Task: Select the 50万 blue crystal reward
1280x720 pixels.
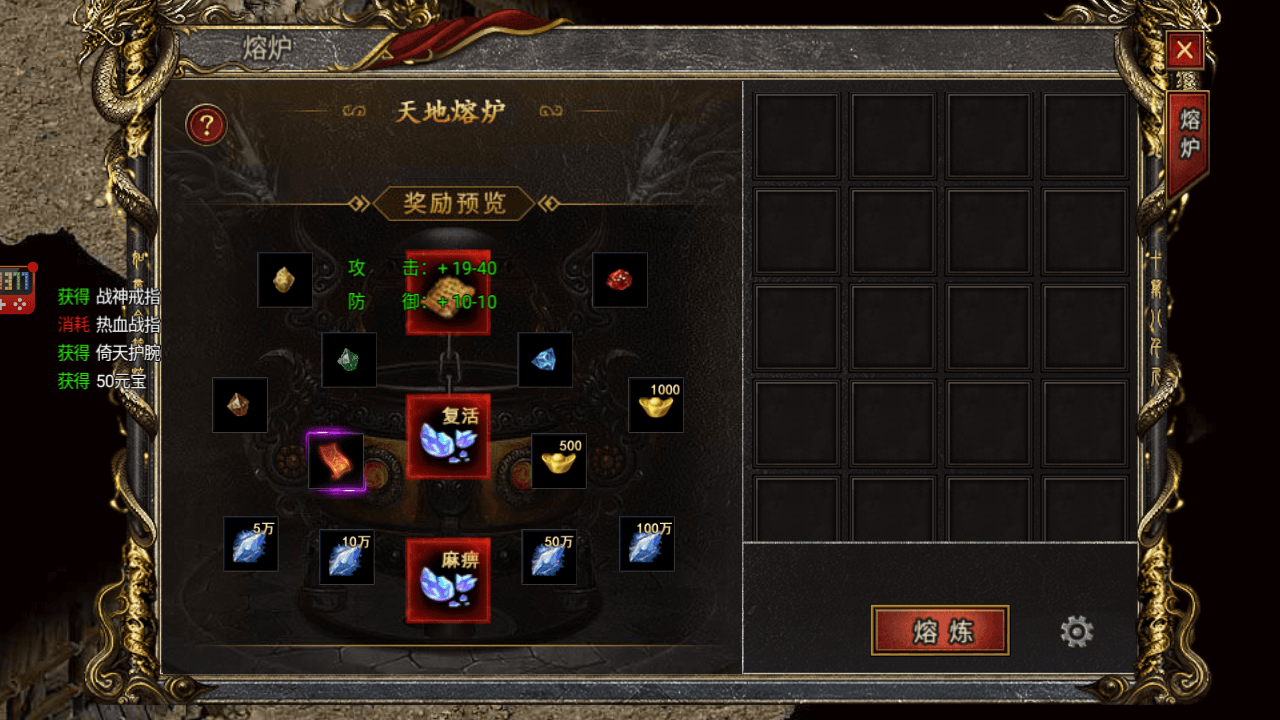Action: [x=549, y=557]
